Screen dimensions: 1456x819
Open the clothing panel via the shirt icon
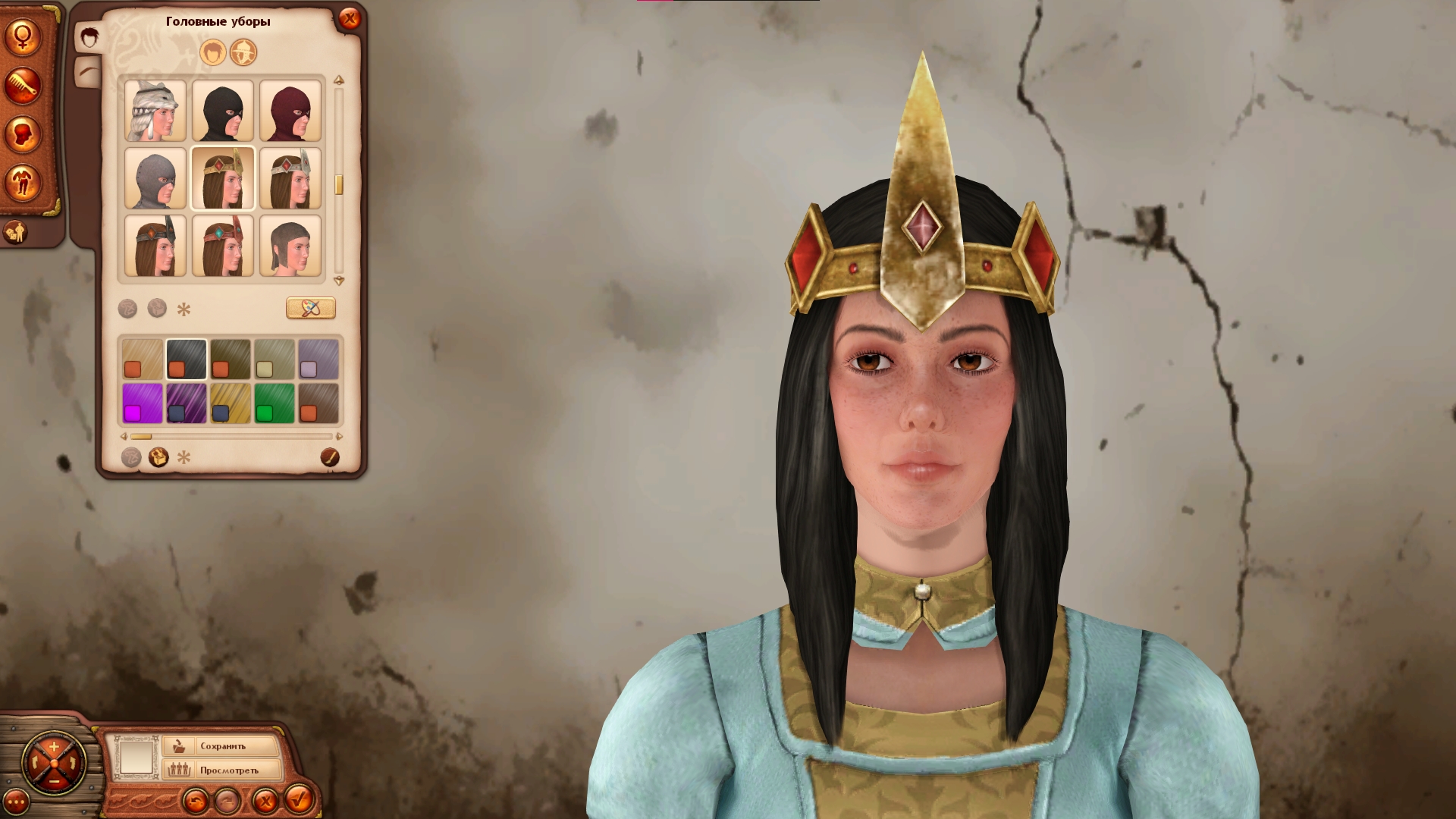(21, 180)
